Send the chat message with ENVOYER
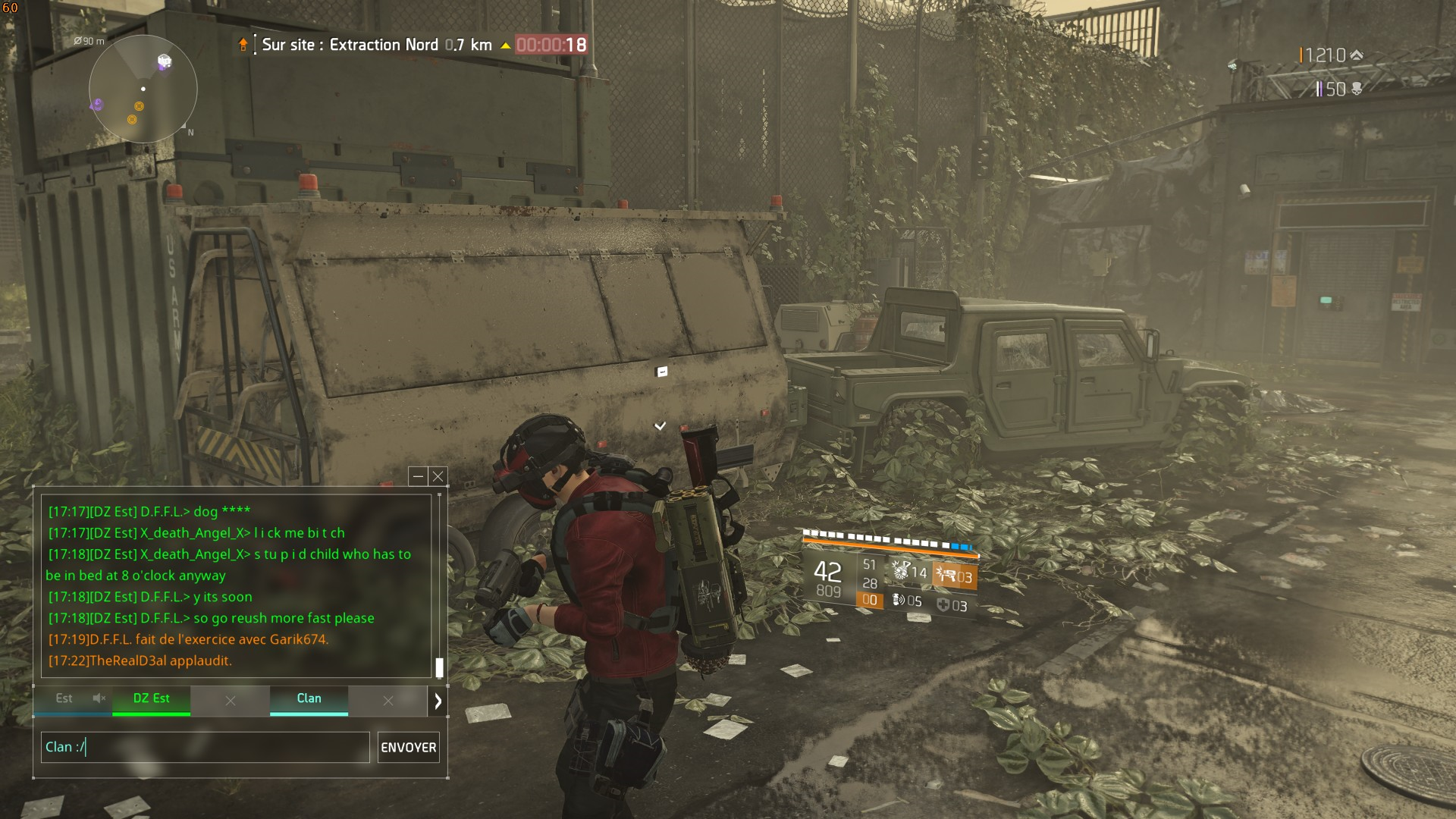 [408, 748]
